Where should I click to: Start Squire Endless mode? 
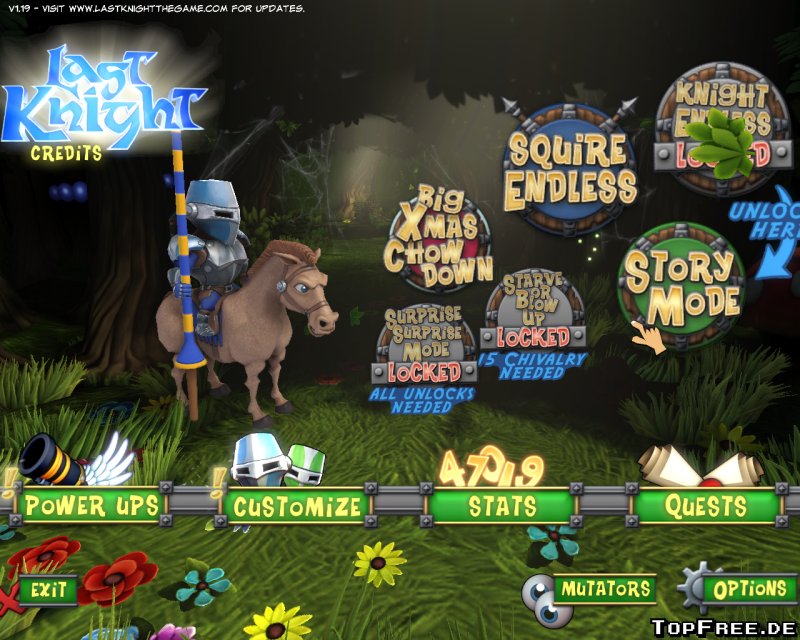571,168
